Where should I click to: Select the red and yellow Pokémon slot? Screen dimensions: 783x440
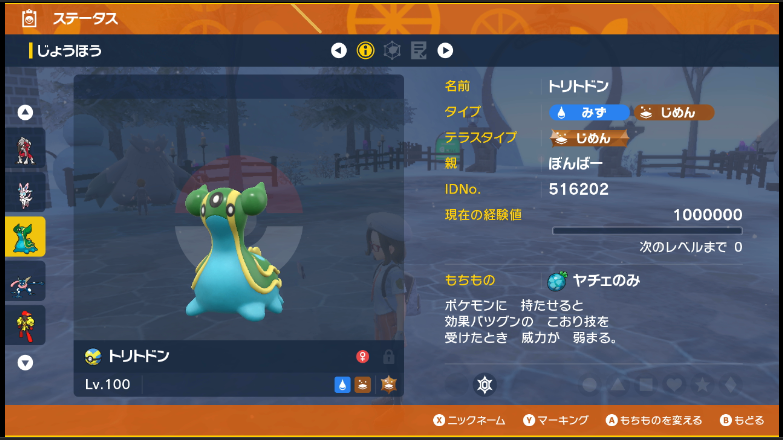point(25,325)
